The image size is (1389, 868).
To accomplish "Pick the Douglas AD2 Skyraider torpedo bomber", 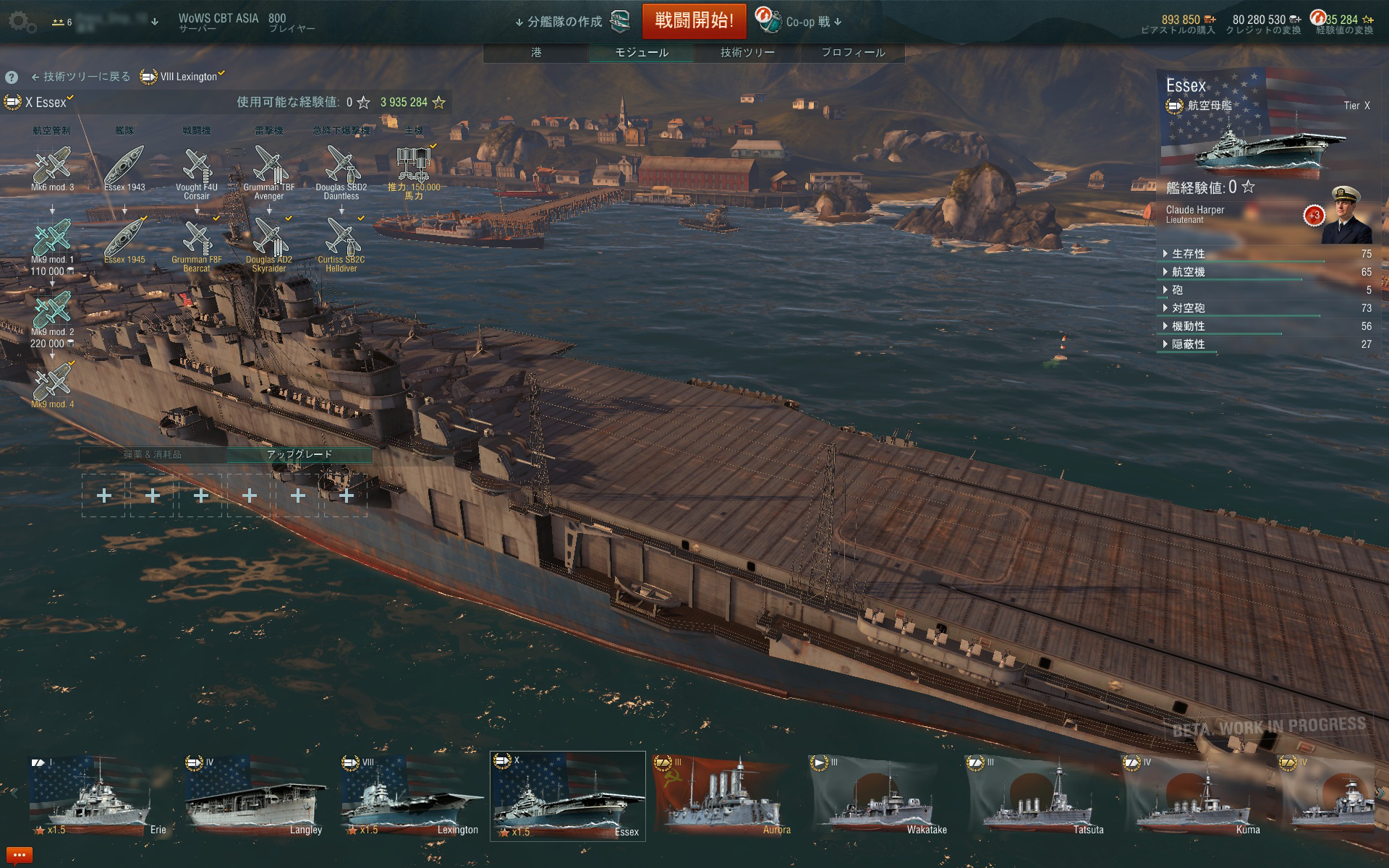I will click(269, 239).
